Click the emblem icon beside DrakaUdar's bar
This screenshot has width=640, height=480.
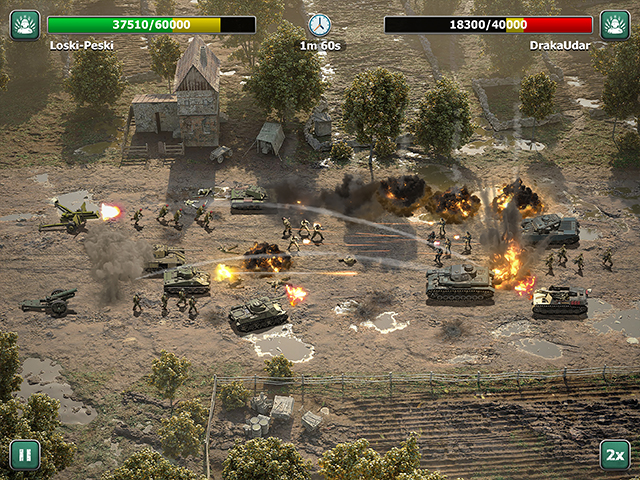point(615,25)
